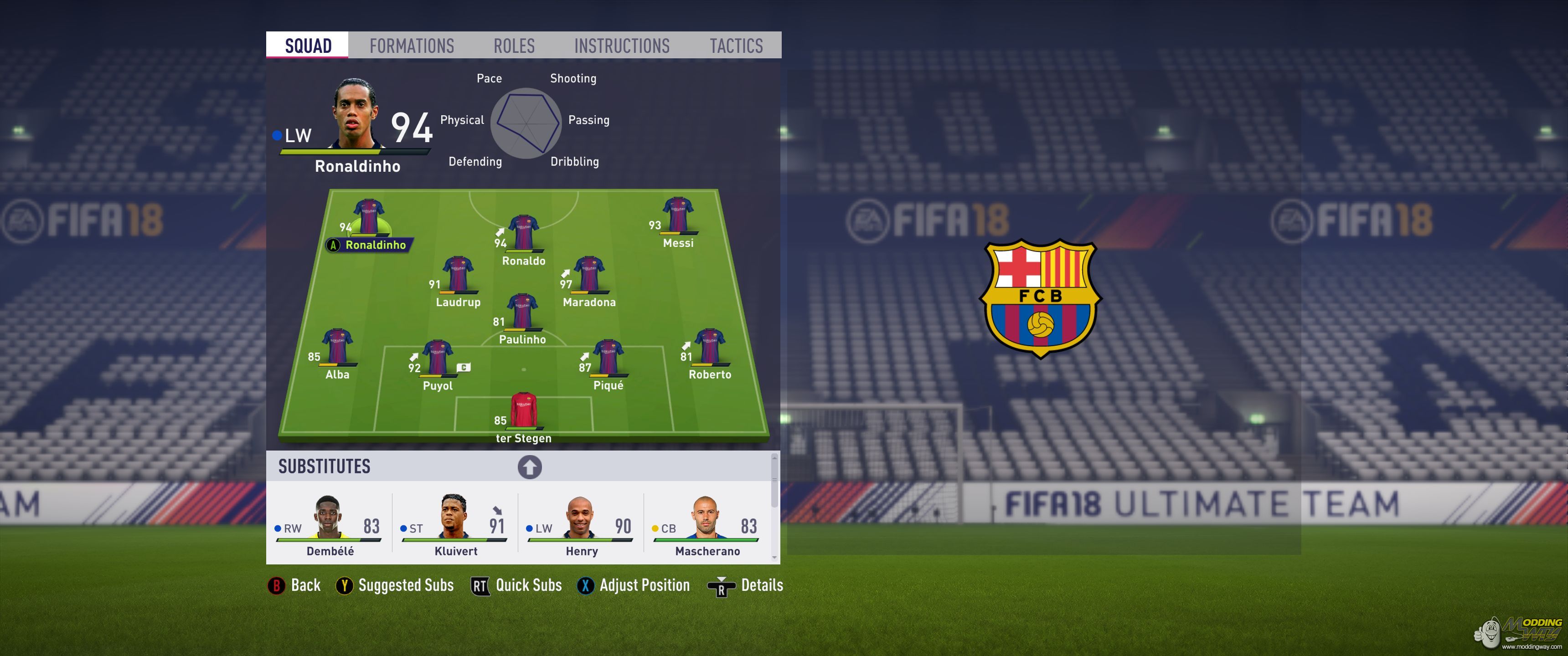
Task: Select the Squad tab
Action: coord(308,46)
